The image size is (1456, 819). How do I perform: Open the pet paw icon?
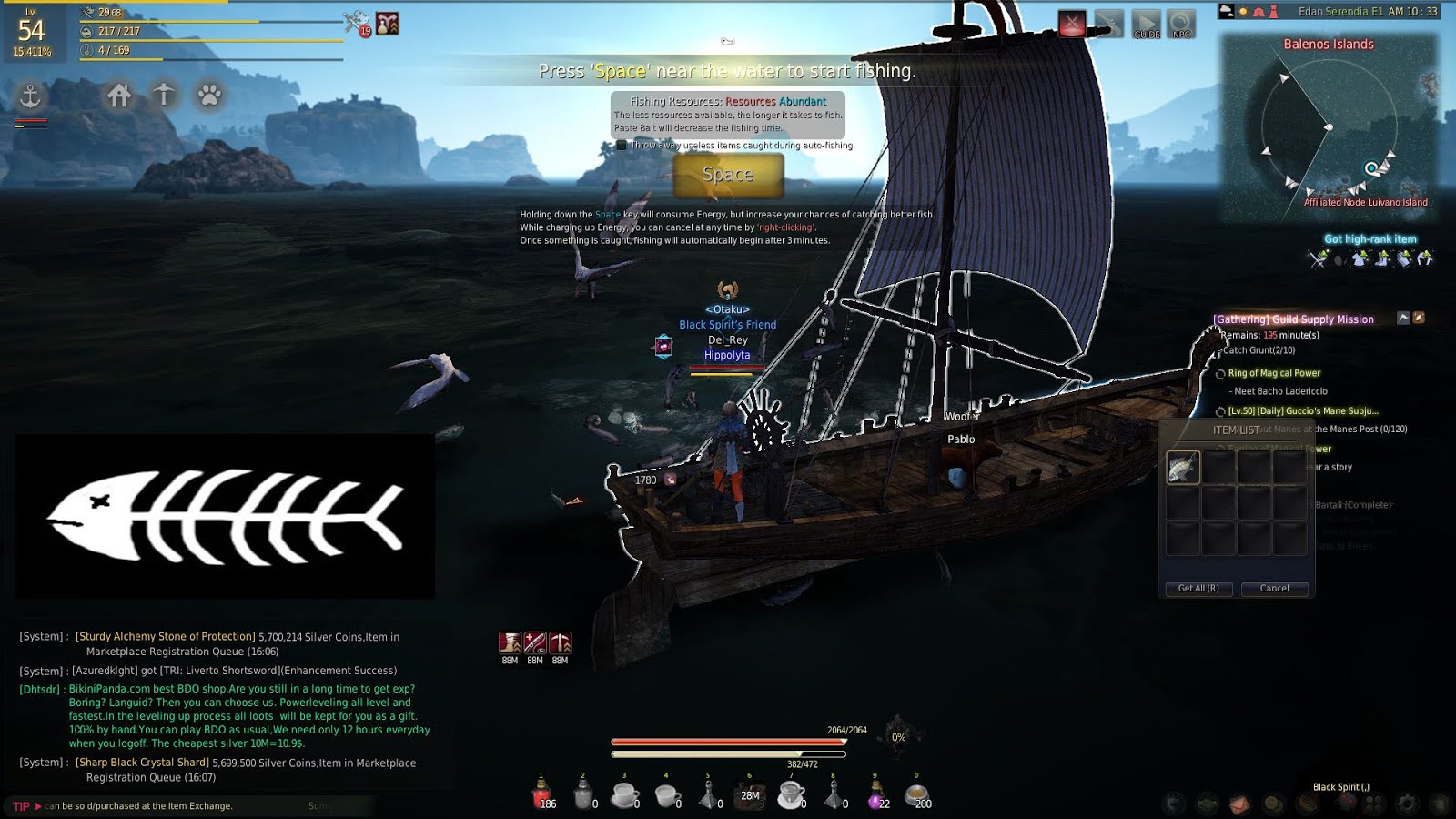pyautogui.click(x=207, y=96)
